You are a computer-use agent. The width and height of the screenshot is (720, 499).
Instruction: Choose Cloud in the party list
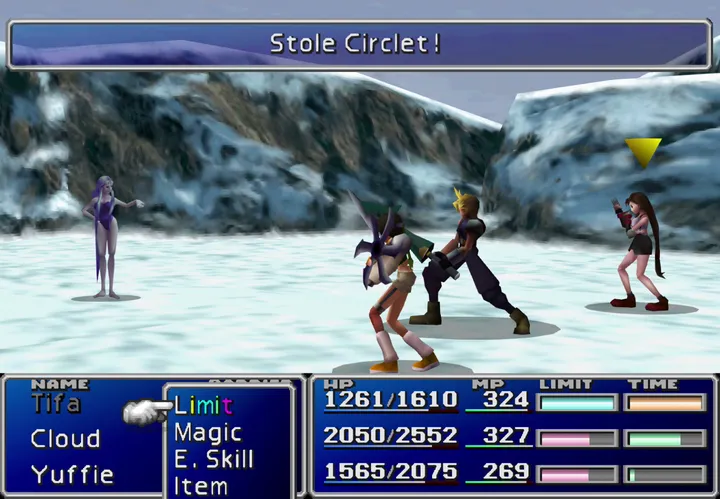click(x=65, y=439)
